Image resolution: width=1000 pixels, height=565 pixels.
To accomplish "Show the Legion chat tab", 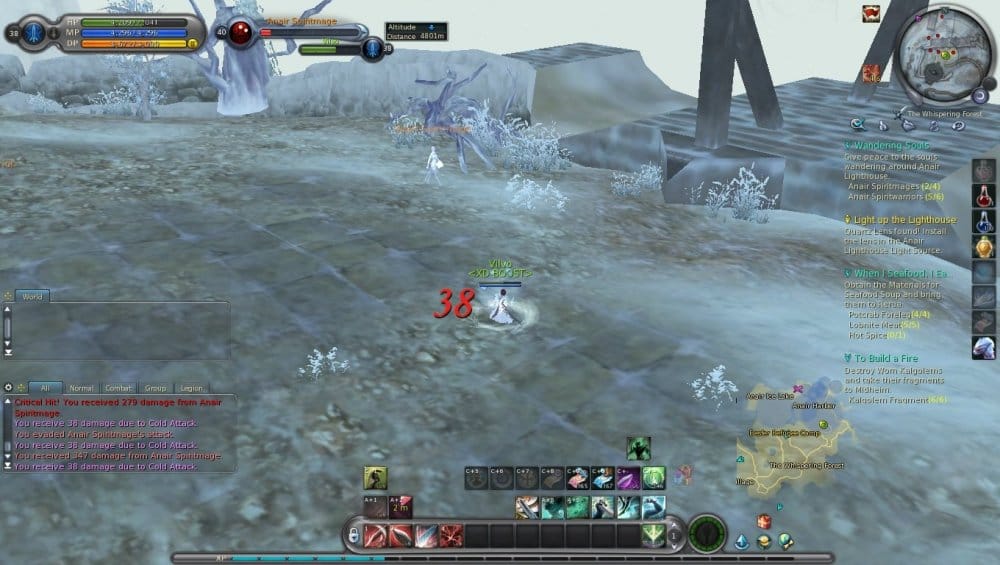I will [191, 388].
